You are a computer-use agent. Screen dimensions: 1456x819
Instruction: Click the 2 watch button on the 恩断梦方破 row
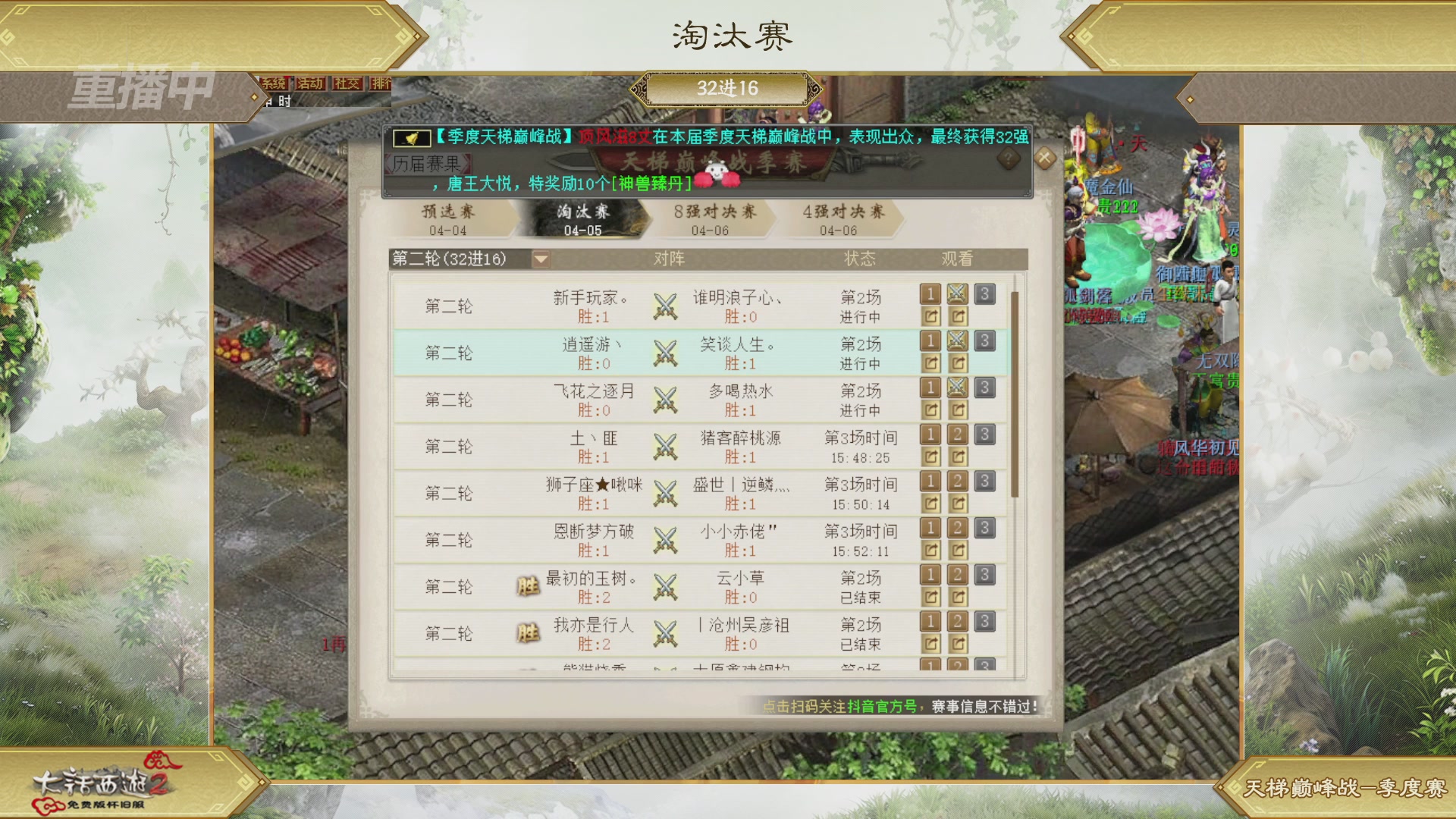[x=958, y=529]
